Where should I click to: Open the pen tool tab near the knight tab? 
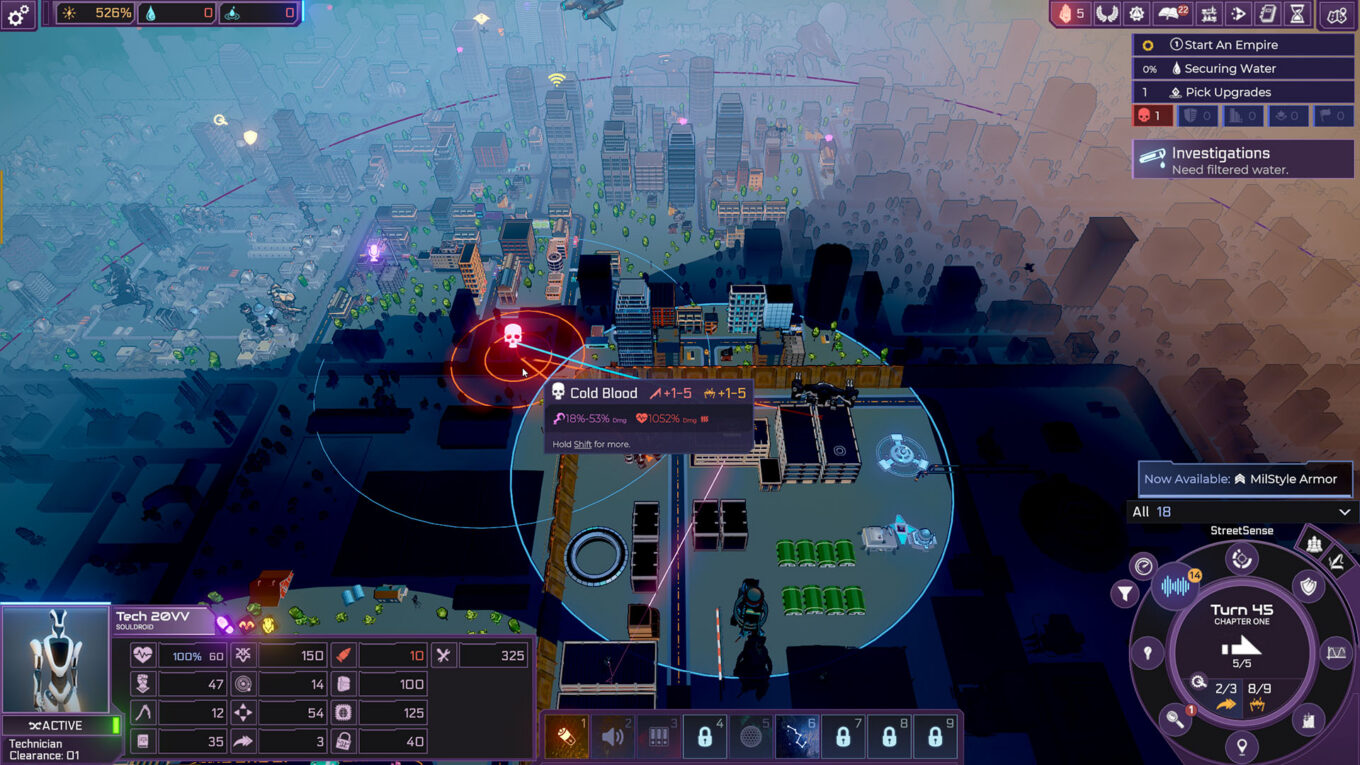pyautogui.click(x=1335, y=563)
